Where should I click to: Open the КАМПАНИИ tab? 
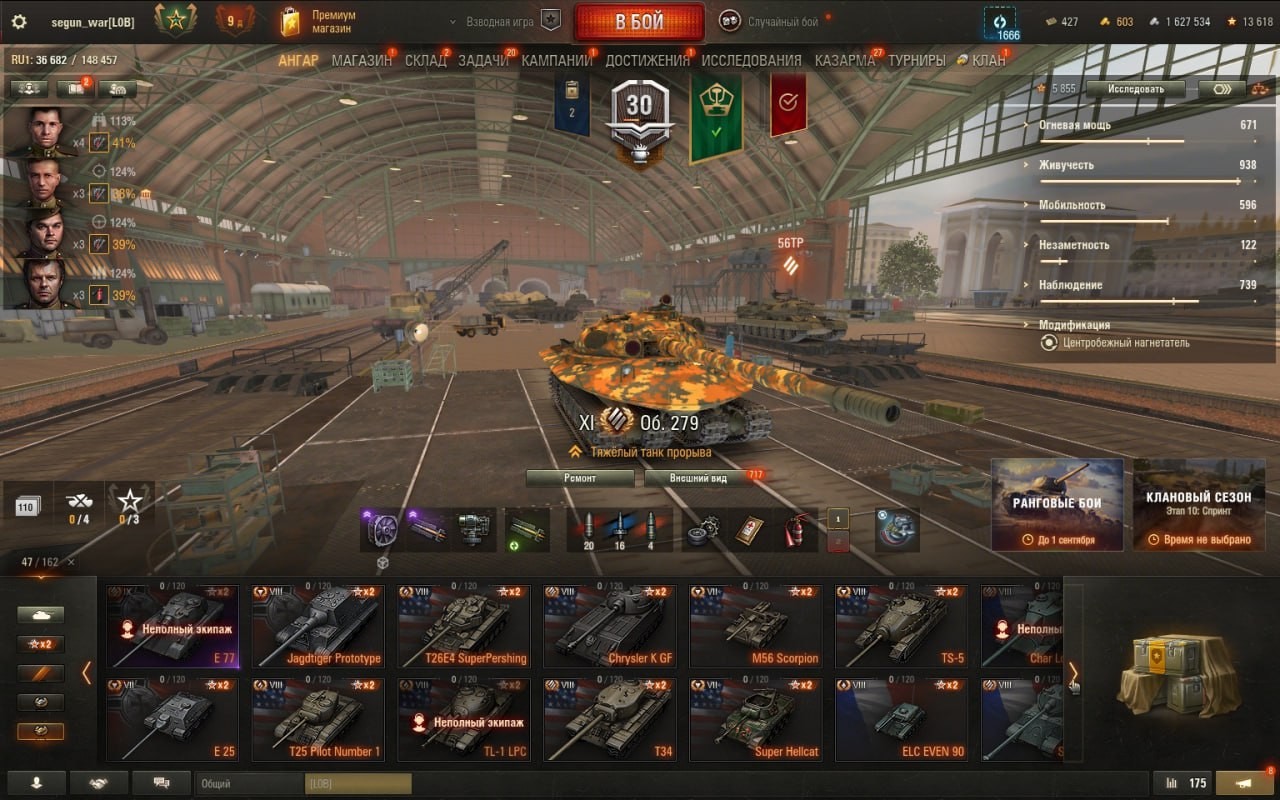click(x=557, y=60)
